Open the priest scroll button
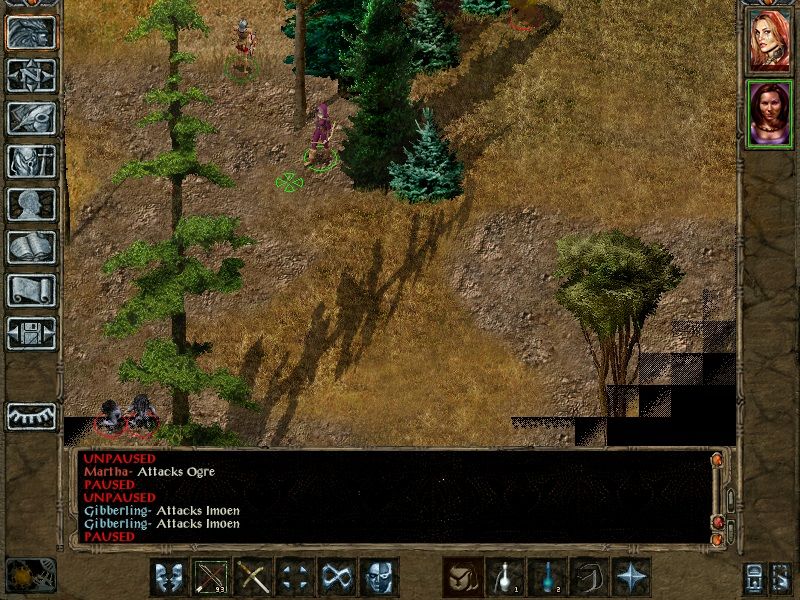Image resolution: width=800 pixels, height=600 pixels. click(x=31, y=290)
